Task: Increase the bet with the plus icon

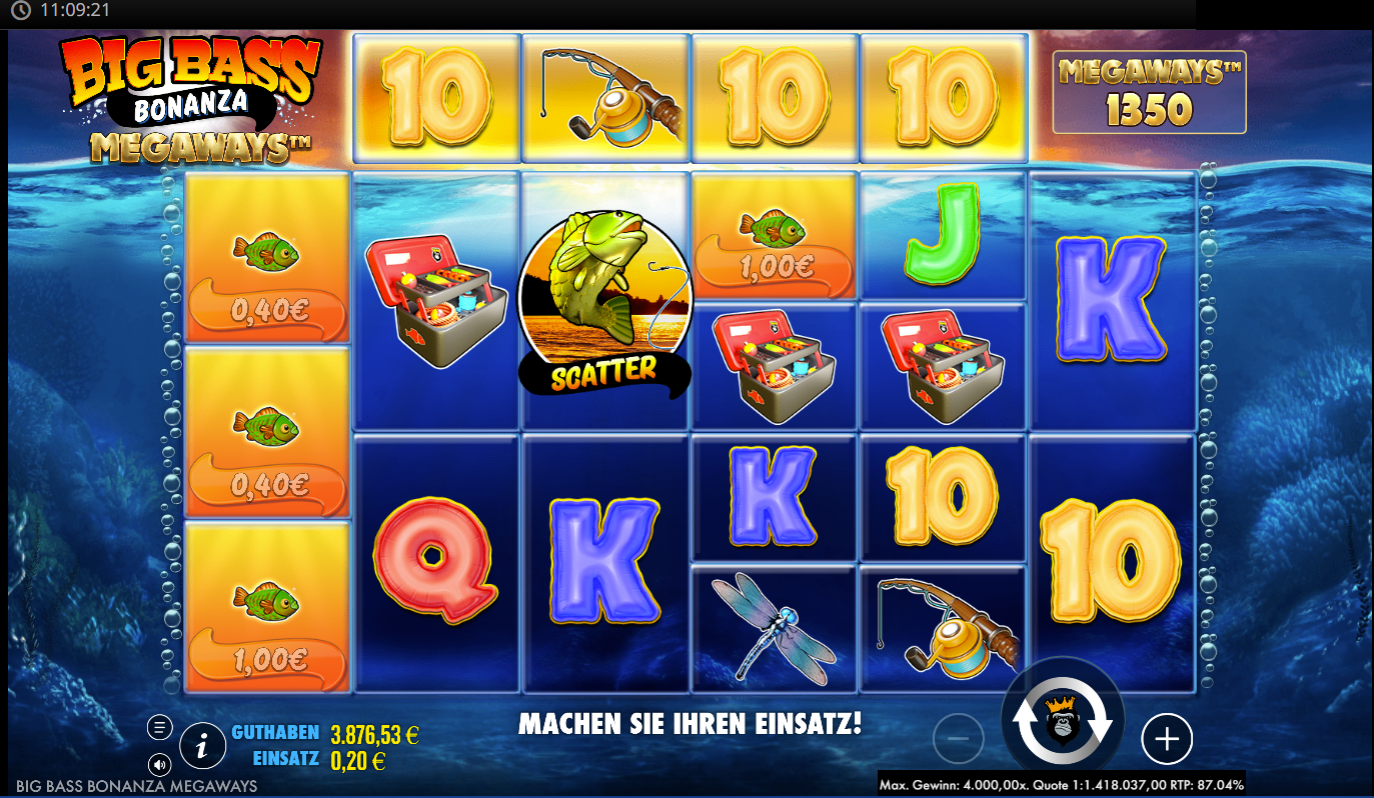Action: [x=1166, y=739]
